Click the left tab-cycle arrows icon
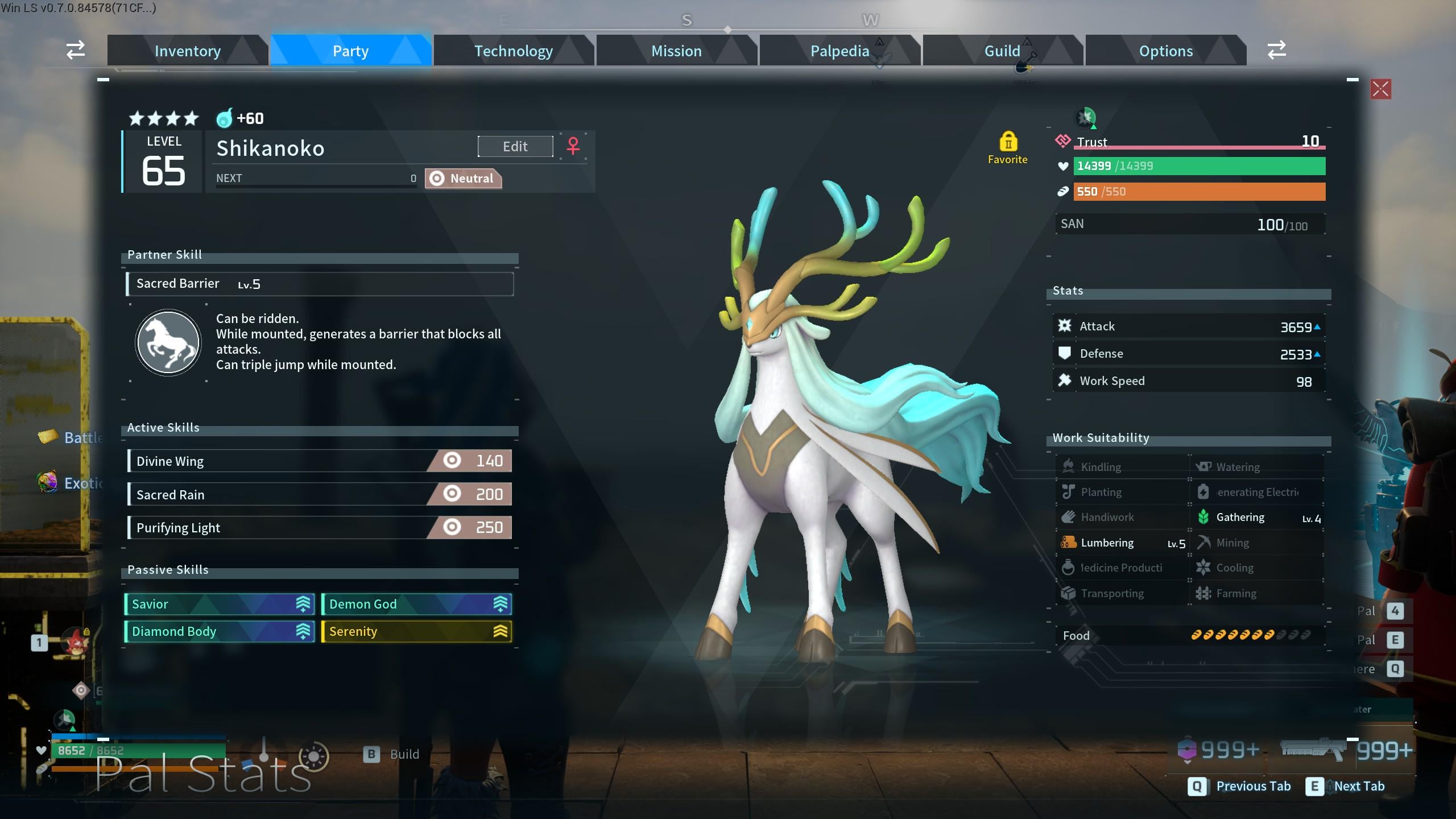This screenshot has height=819, width=1456. coord(76,50)
